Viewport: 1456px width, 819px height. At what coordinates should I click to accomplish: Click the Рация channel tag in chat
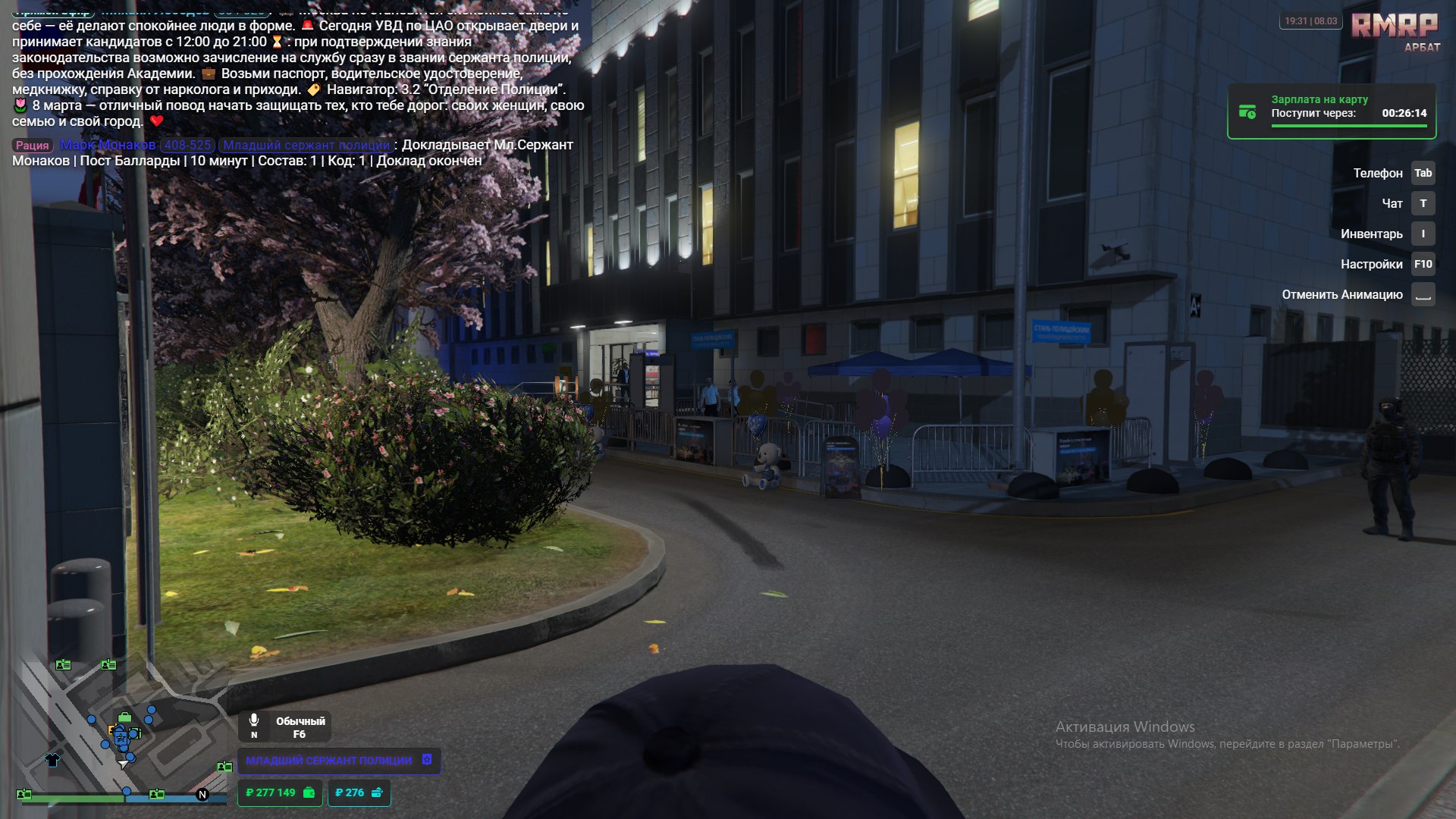(x=32, y=145)
